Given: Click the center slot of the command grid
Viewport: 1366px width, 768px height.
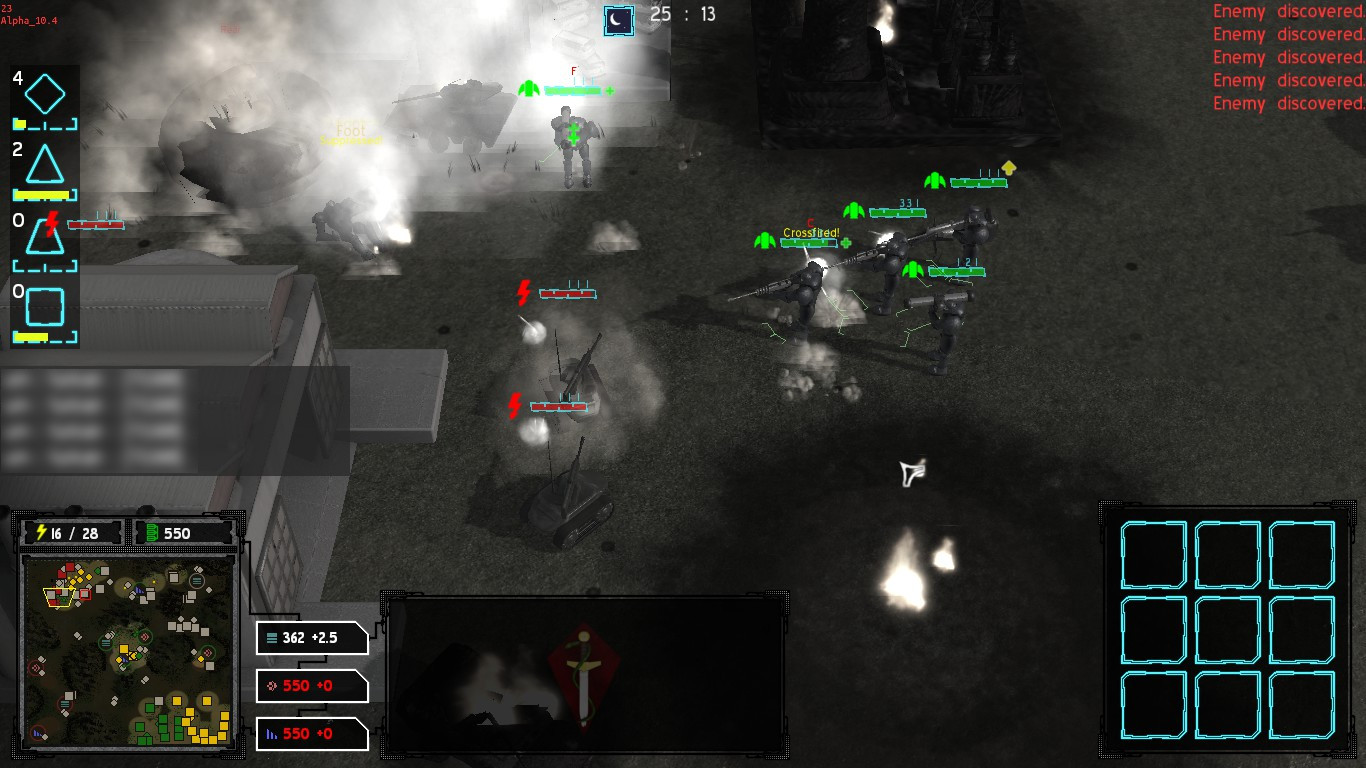Looking at the screenshot, I should pyautogui.click(x=1227, y=628).
